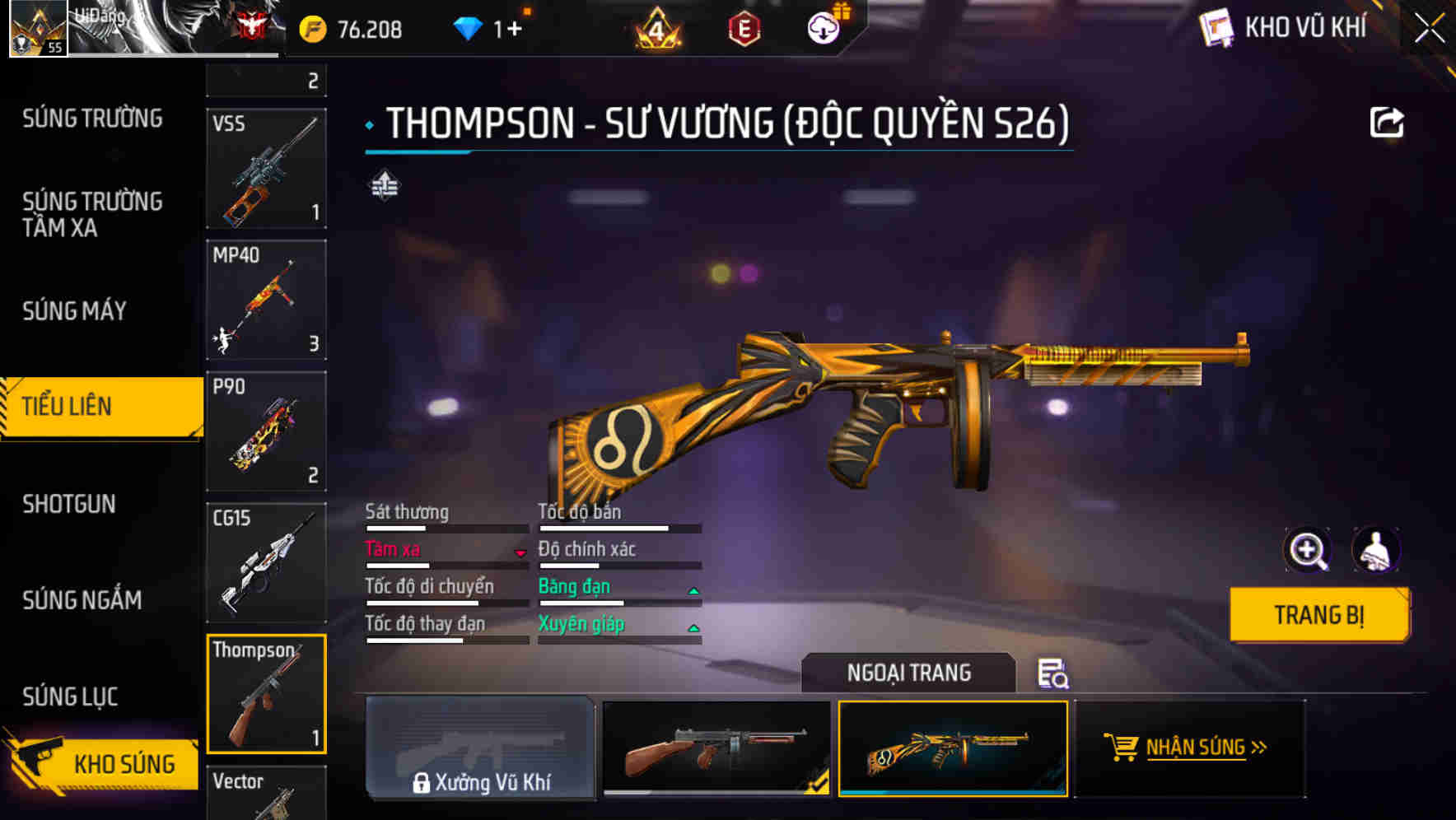This screenshot has width=1456, height=820.
Task: Toggle the character holding-gun preview
Action: click(1377, 550)
